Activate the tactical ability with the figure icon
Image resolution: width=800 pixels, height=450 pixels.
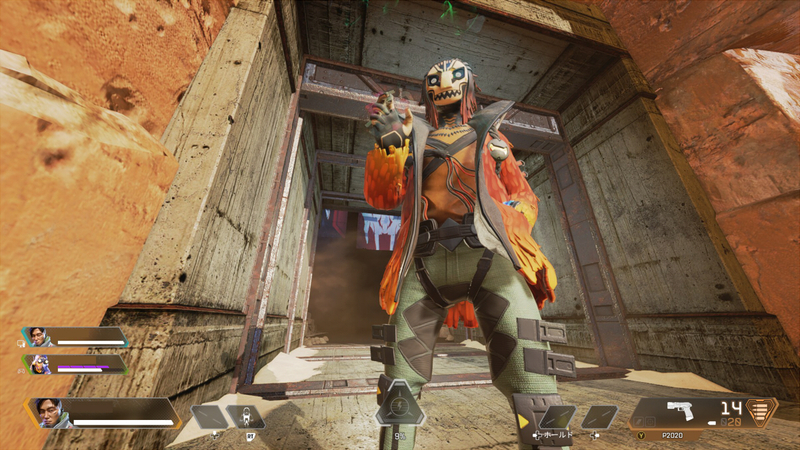click(244, 417)
